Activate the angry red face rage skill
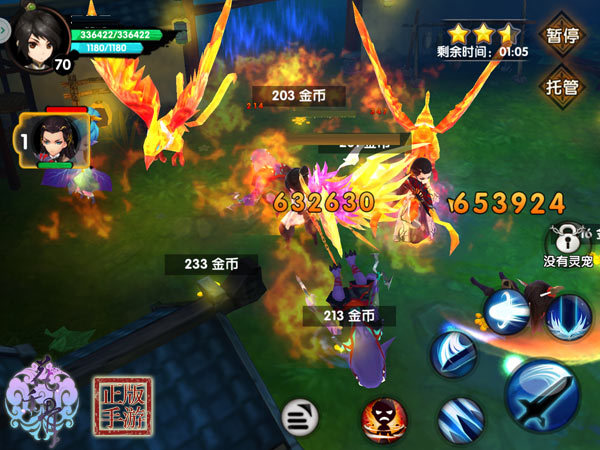600x450 pixels. point(384,416)
